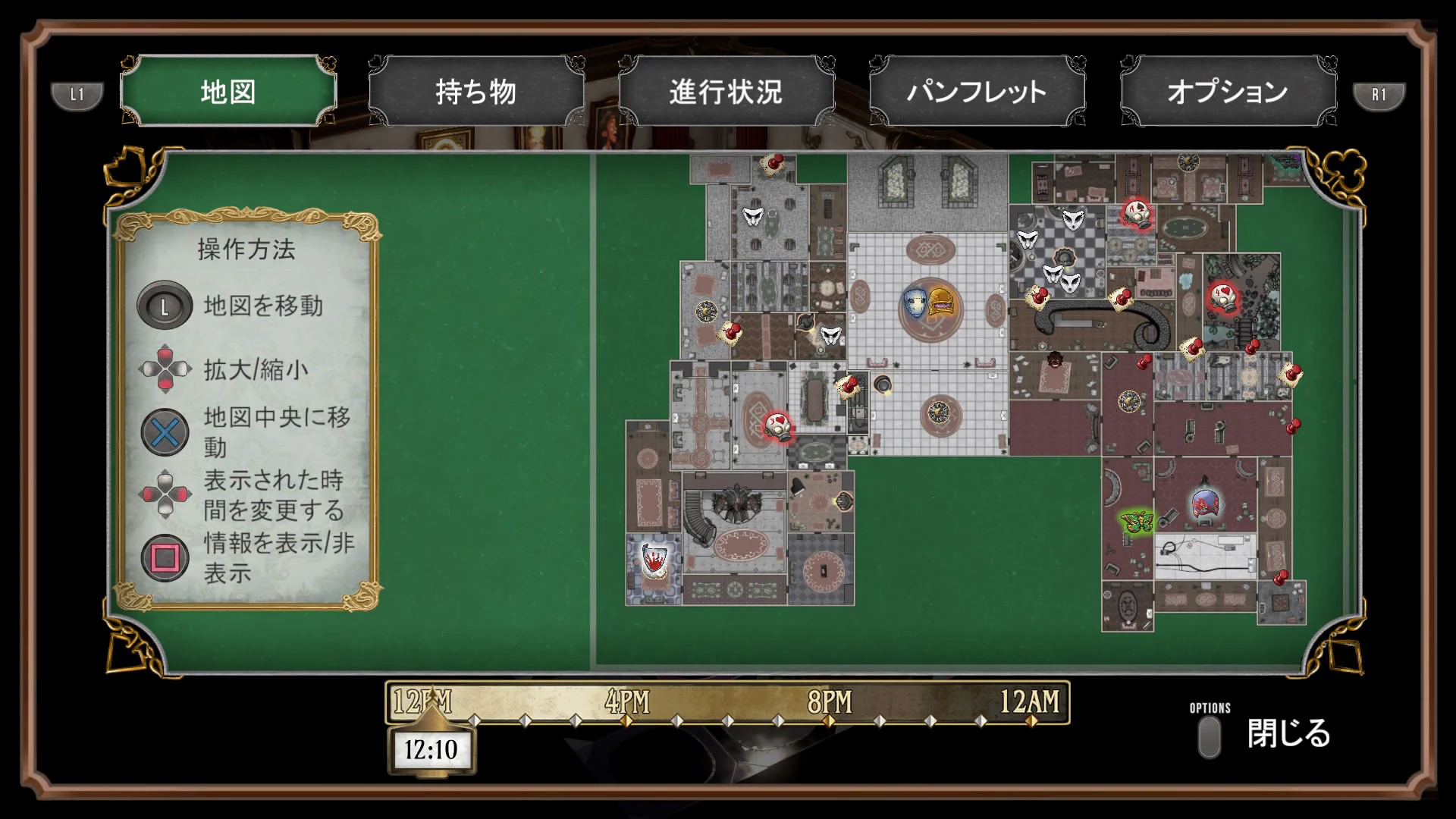Screen dimensions: 1456x819
Task: Switch to the 持ち物 tab
Action: click(x=474, y=91)
